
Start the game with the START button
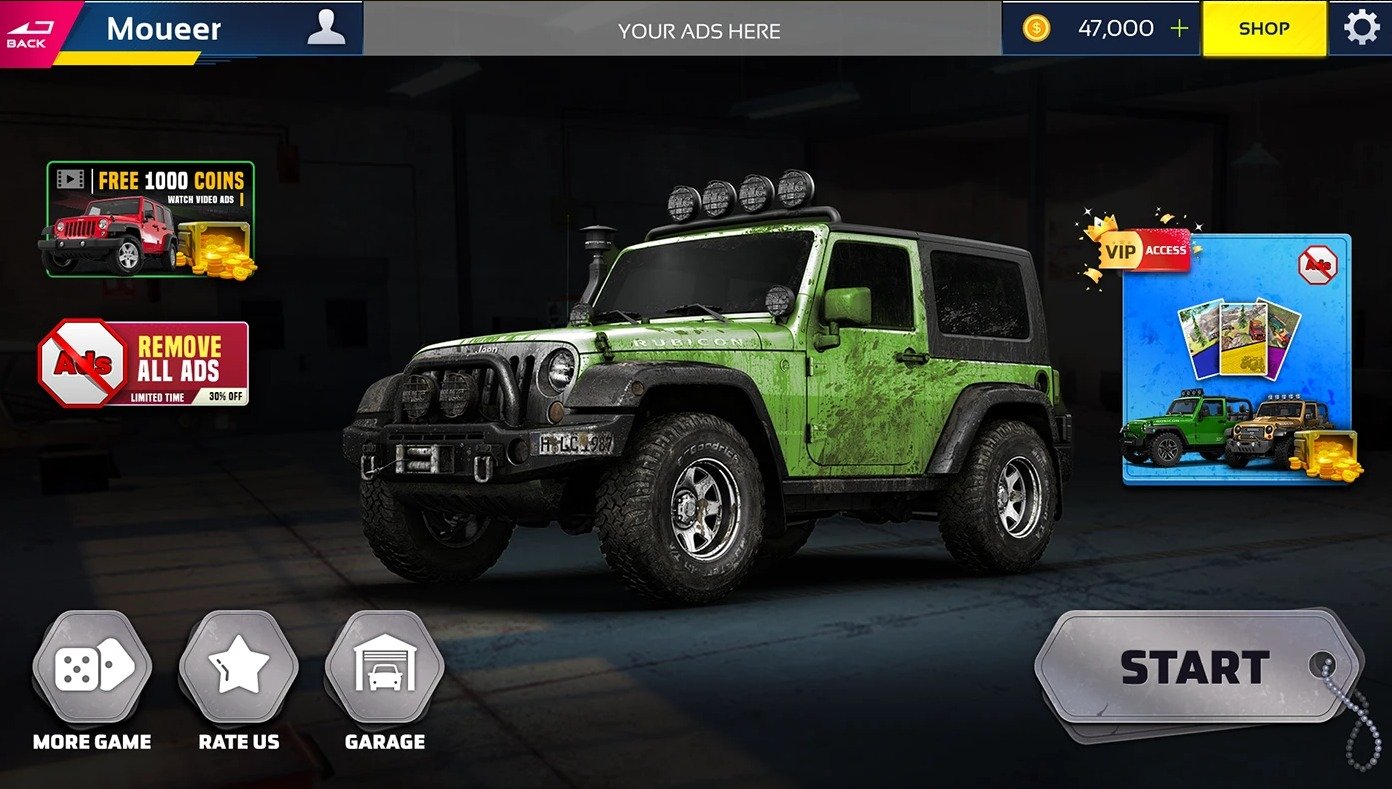pyautogui.click(x=1195, y=667)
